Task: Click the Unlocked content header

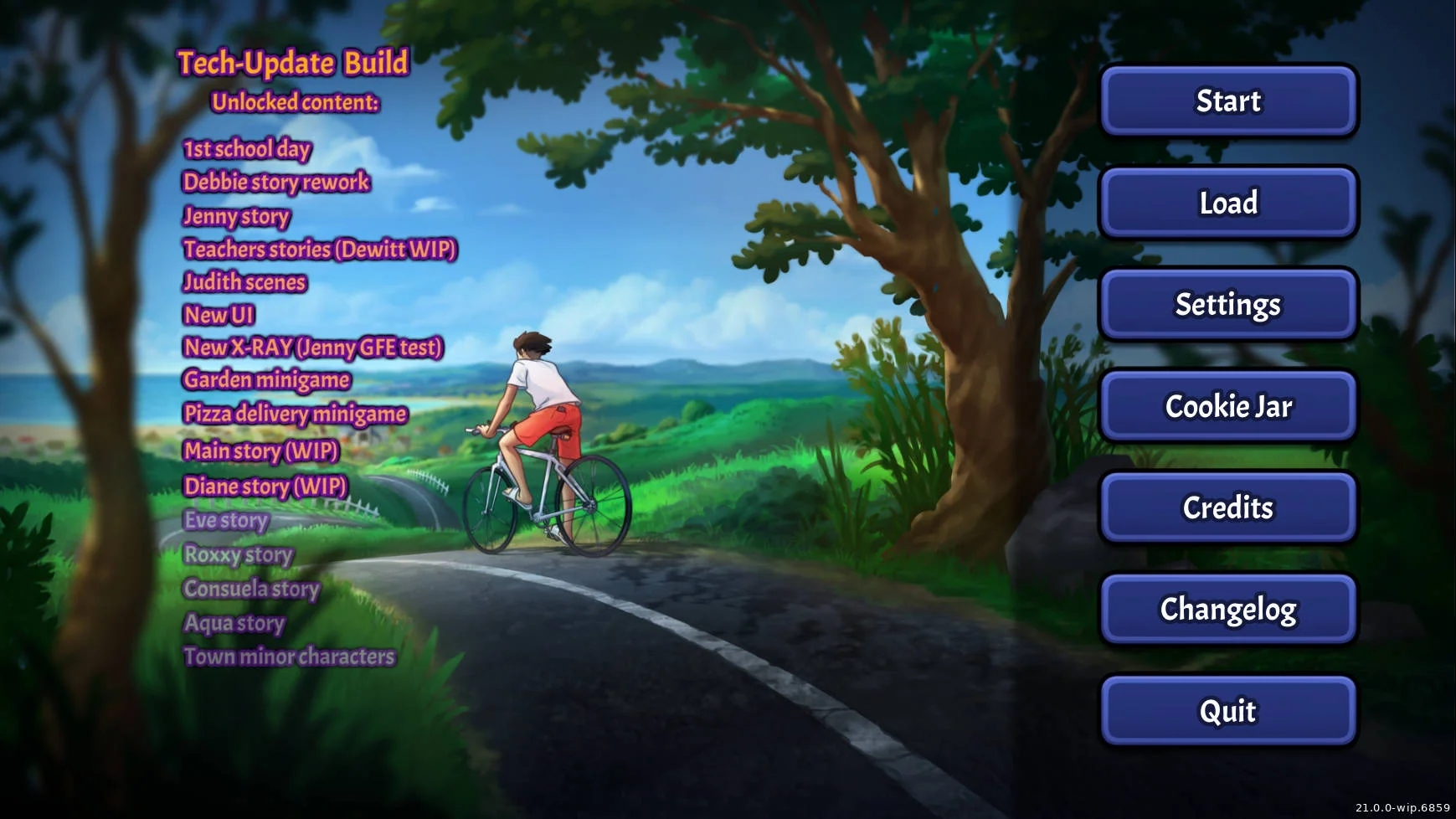Action: 295,103
